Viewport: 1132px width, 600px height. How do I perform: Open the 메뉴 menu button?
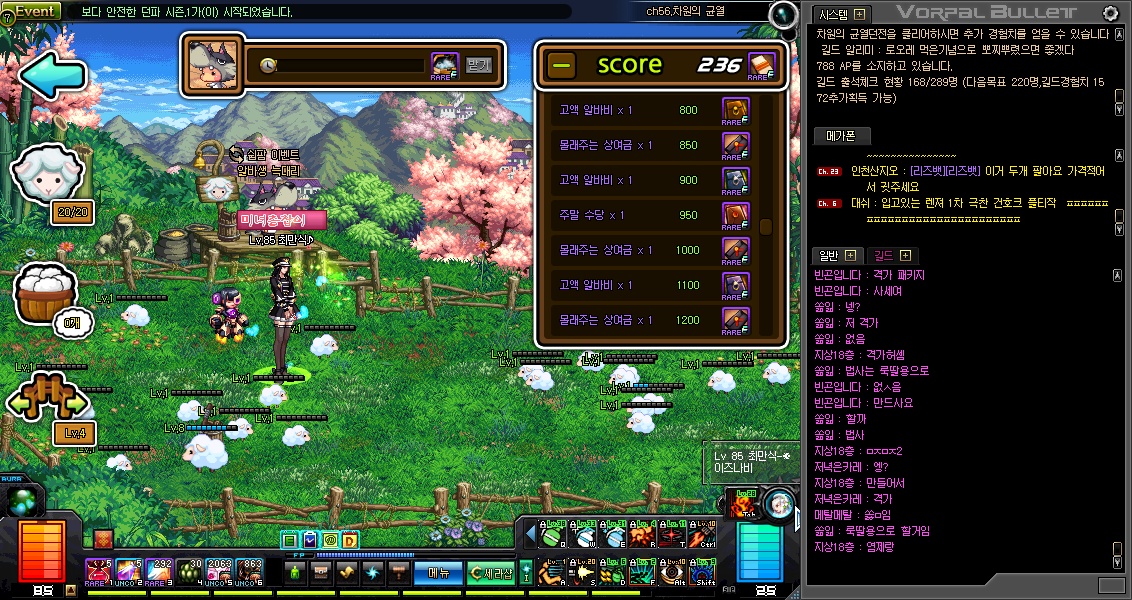pos(438,573)
